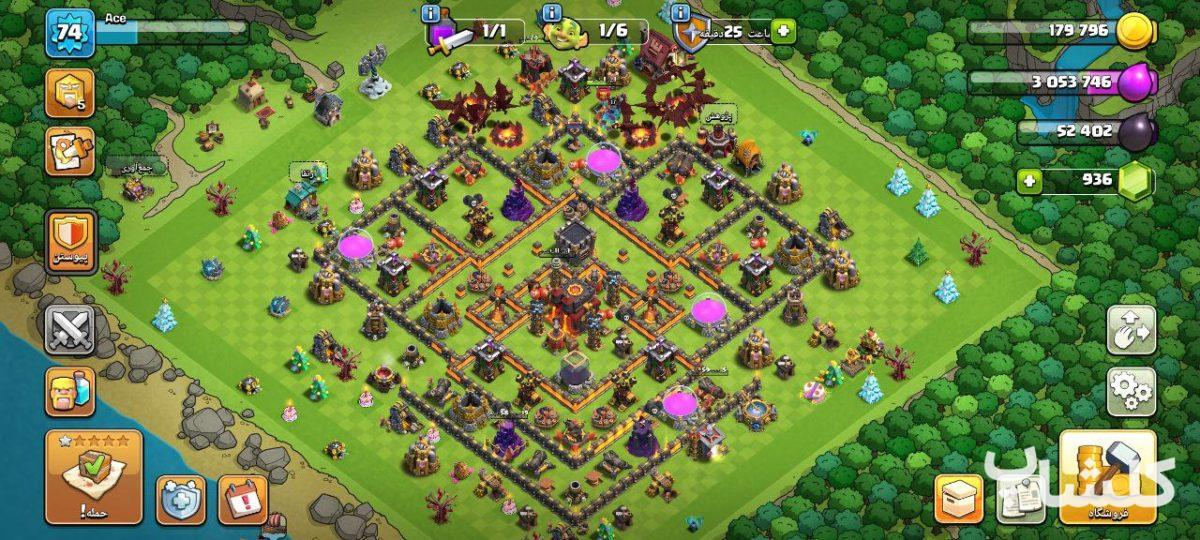Open the barbarian army training button
Screen dimensions: 1200x540
click(70, 391)
